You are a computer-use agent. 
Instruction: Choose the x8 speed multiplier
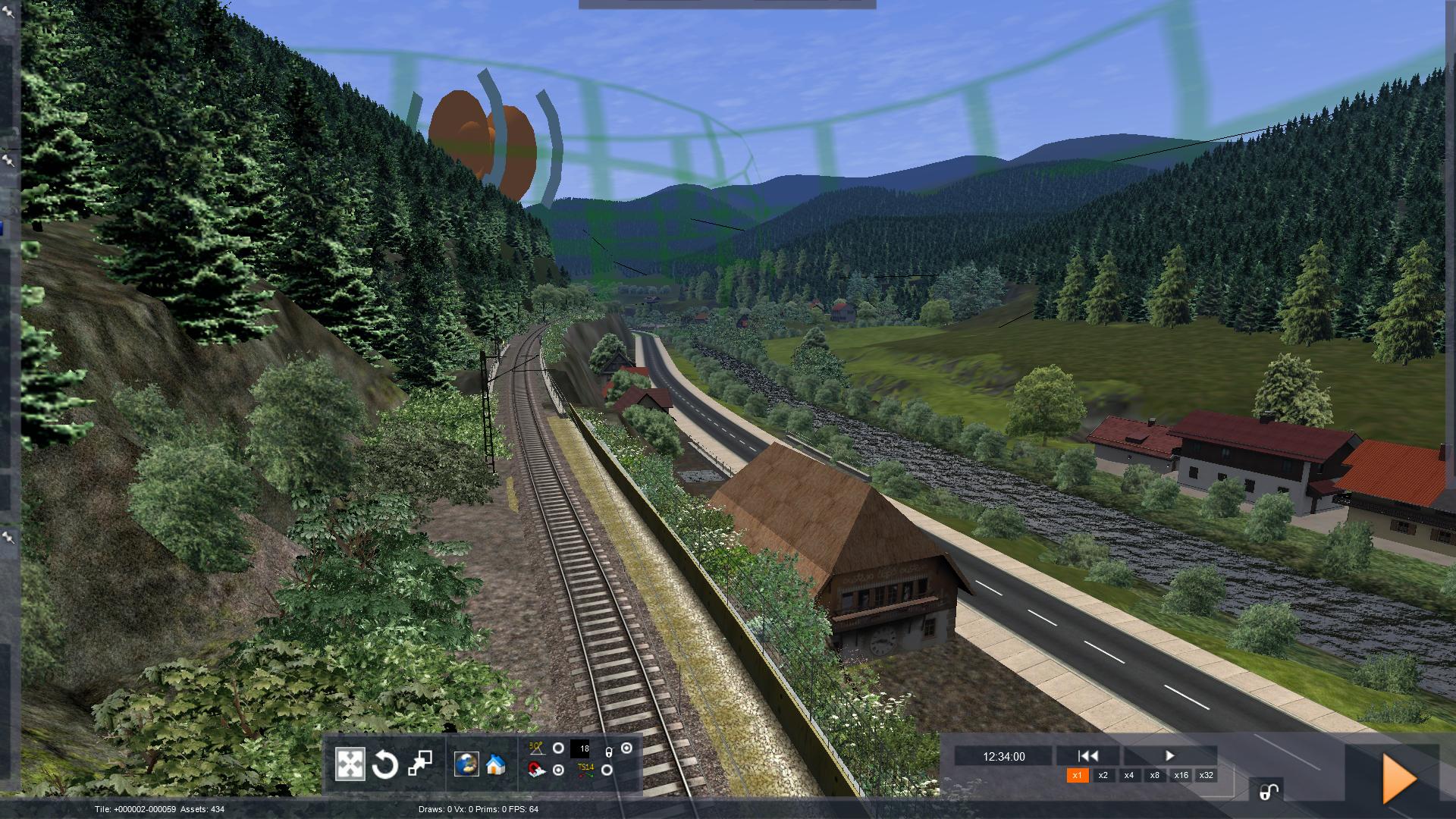pos(1155,775)
